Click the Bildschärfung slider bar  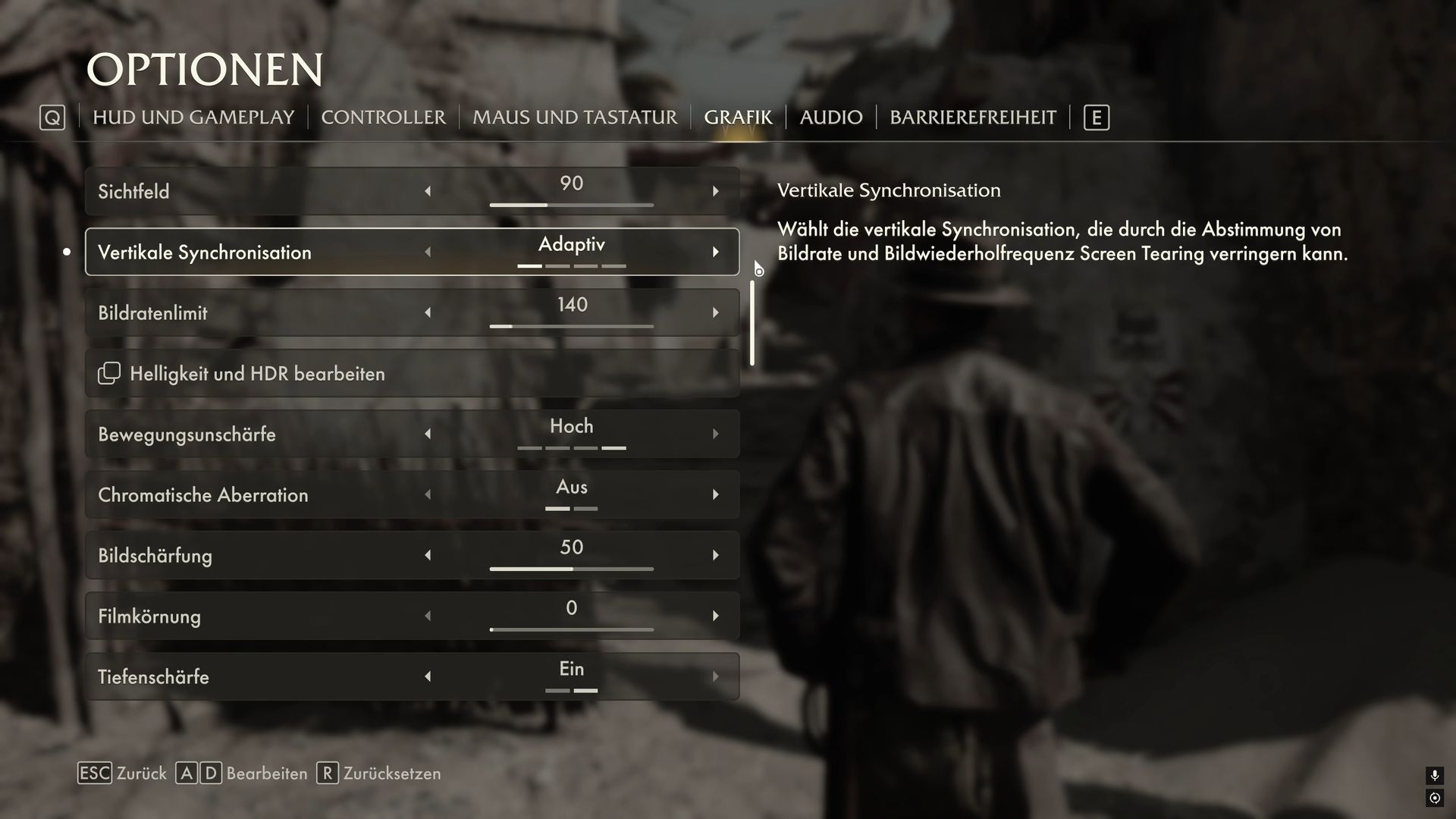(571, 568)
